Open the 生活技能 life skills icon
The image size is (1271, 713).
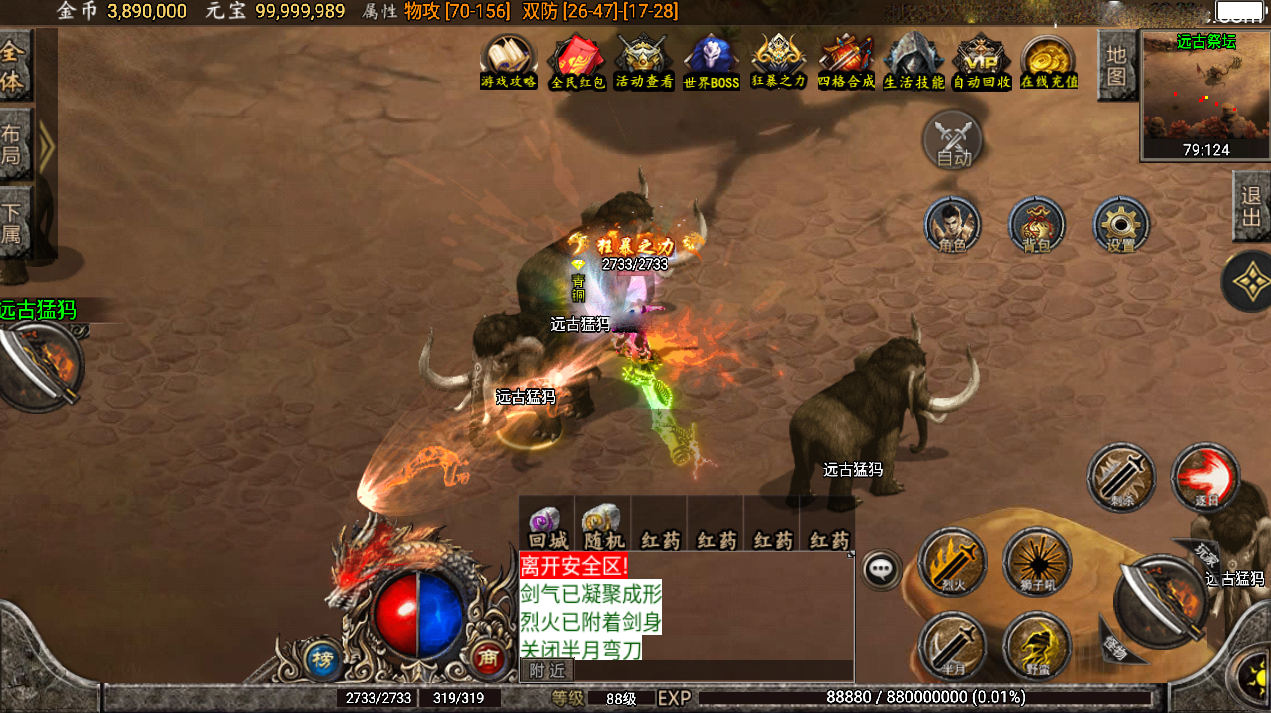click(x=913, y=62)
